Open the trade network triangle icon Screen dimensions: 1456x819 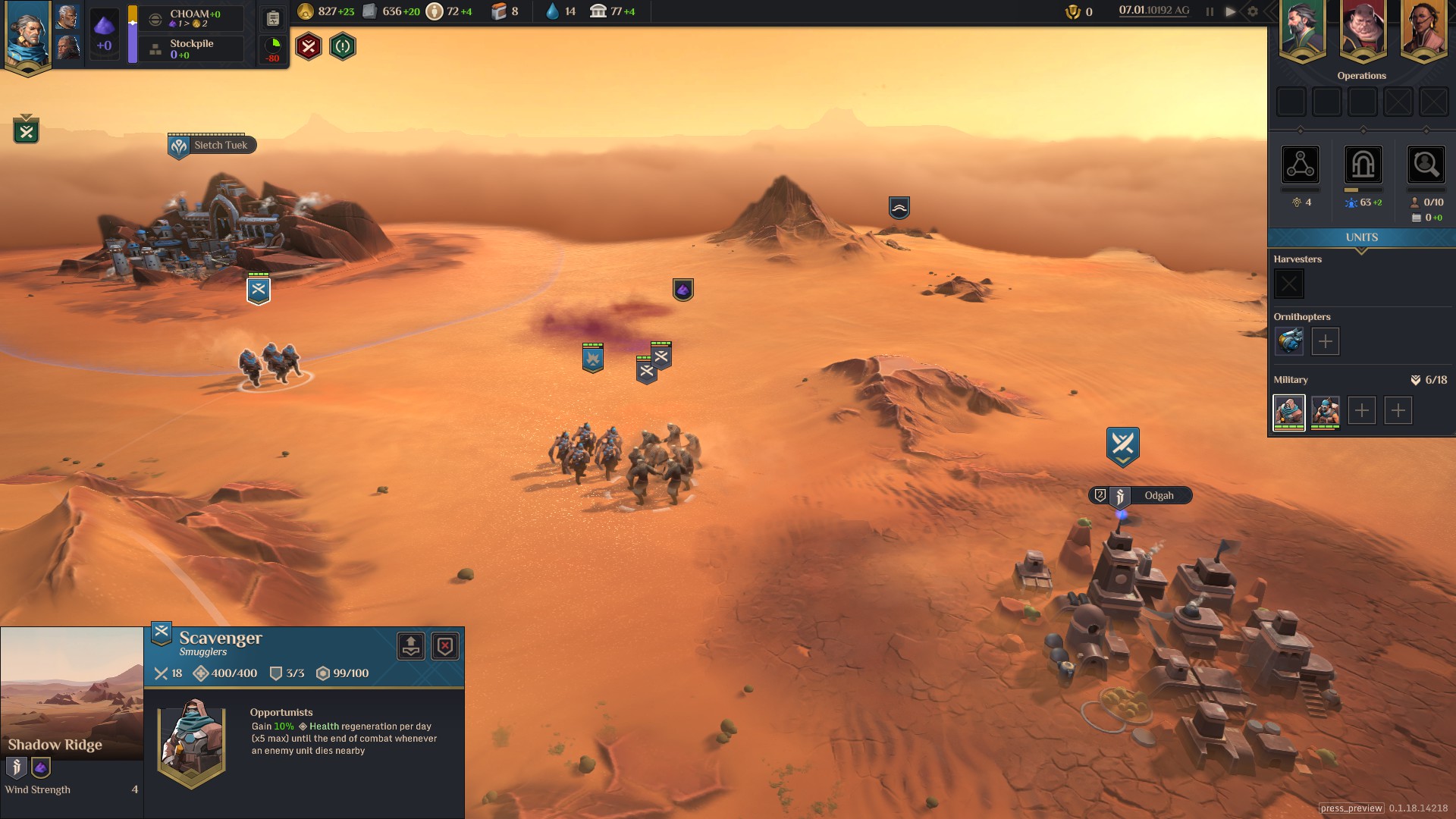coord(1301,165)
